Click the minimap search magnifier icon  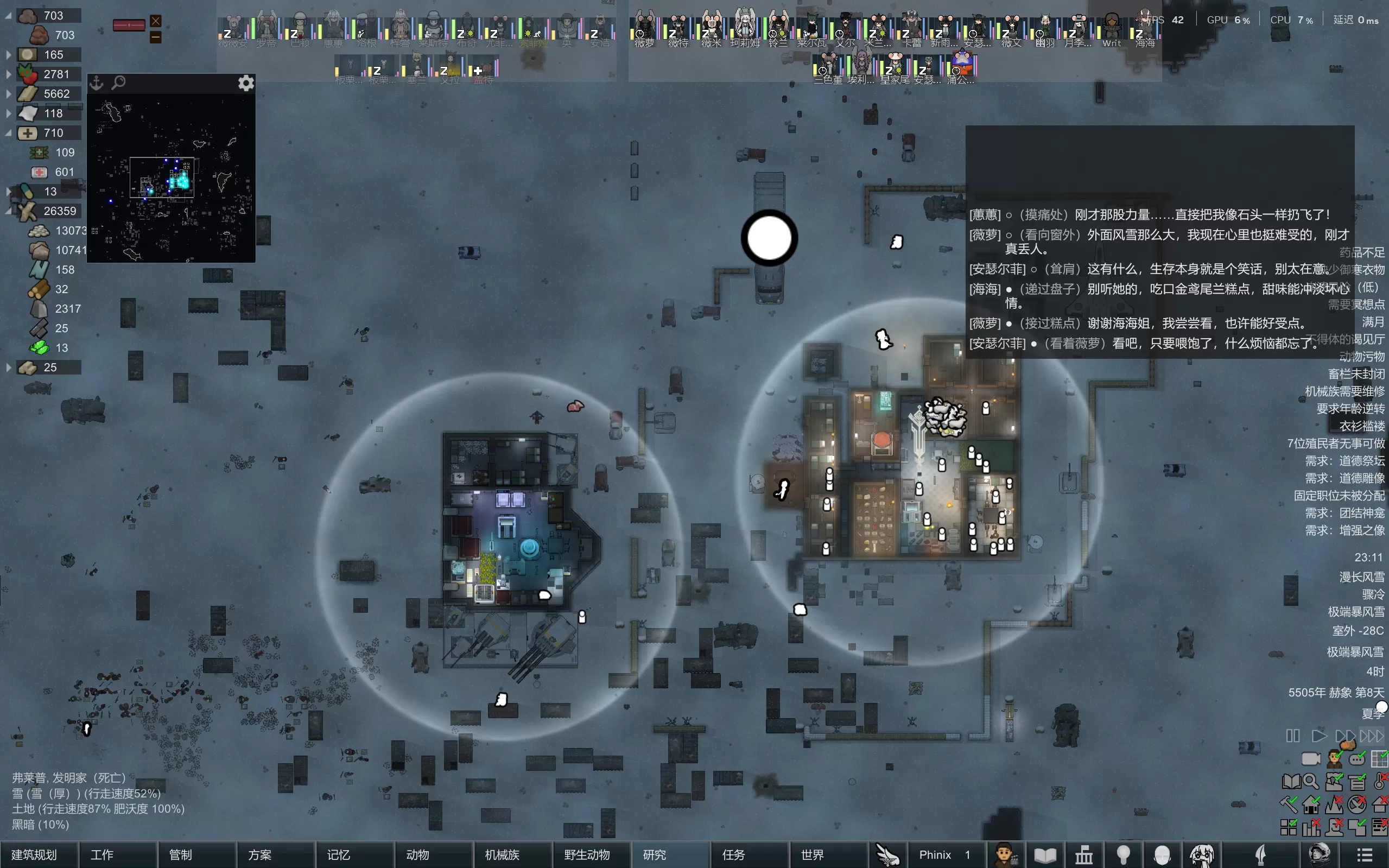click(118, 83)
